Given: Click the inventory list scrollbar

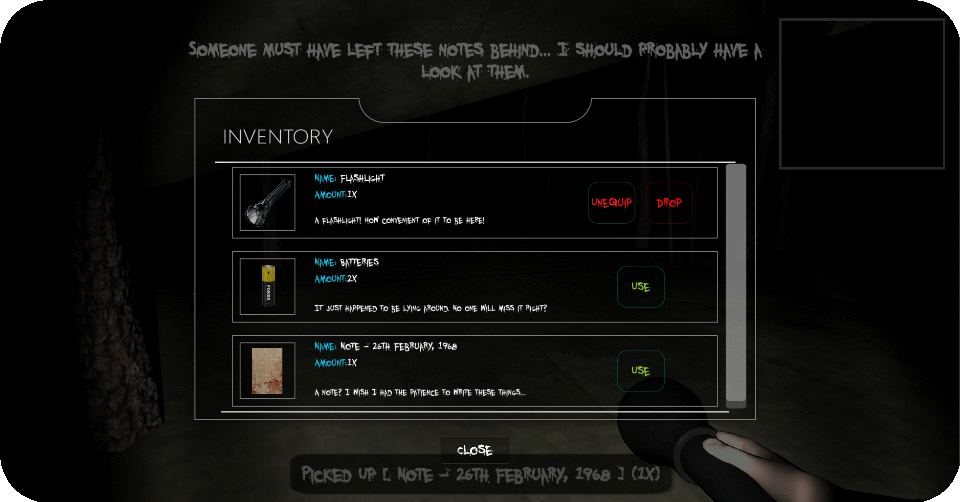Looking at the screenshot, I should (736, 285).
